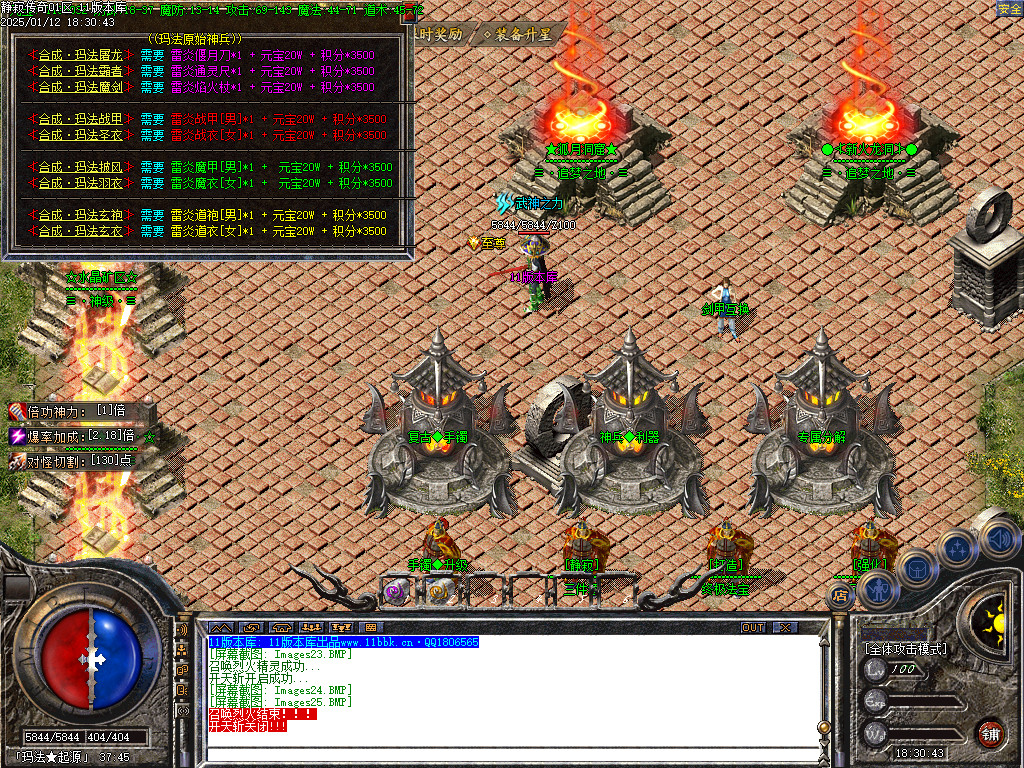Select the 合成·玛法玄衣 link
Screen dimensions: 1024x768
point(80,232)
